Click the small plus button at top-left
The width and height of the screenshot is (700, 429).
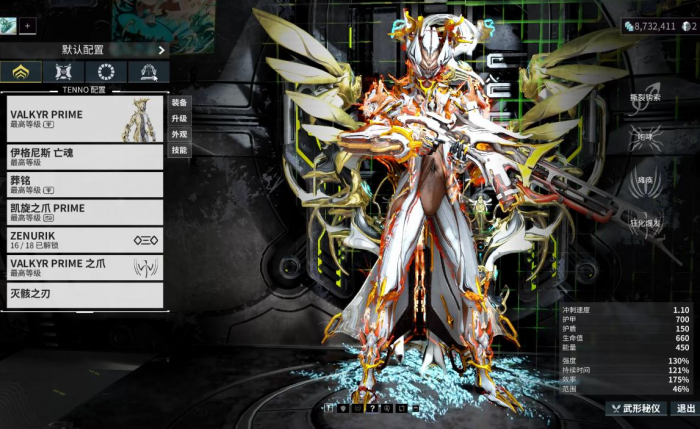[x=28, y=26]
